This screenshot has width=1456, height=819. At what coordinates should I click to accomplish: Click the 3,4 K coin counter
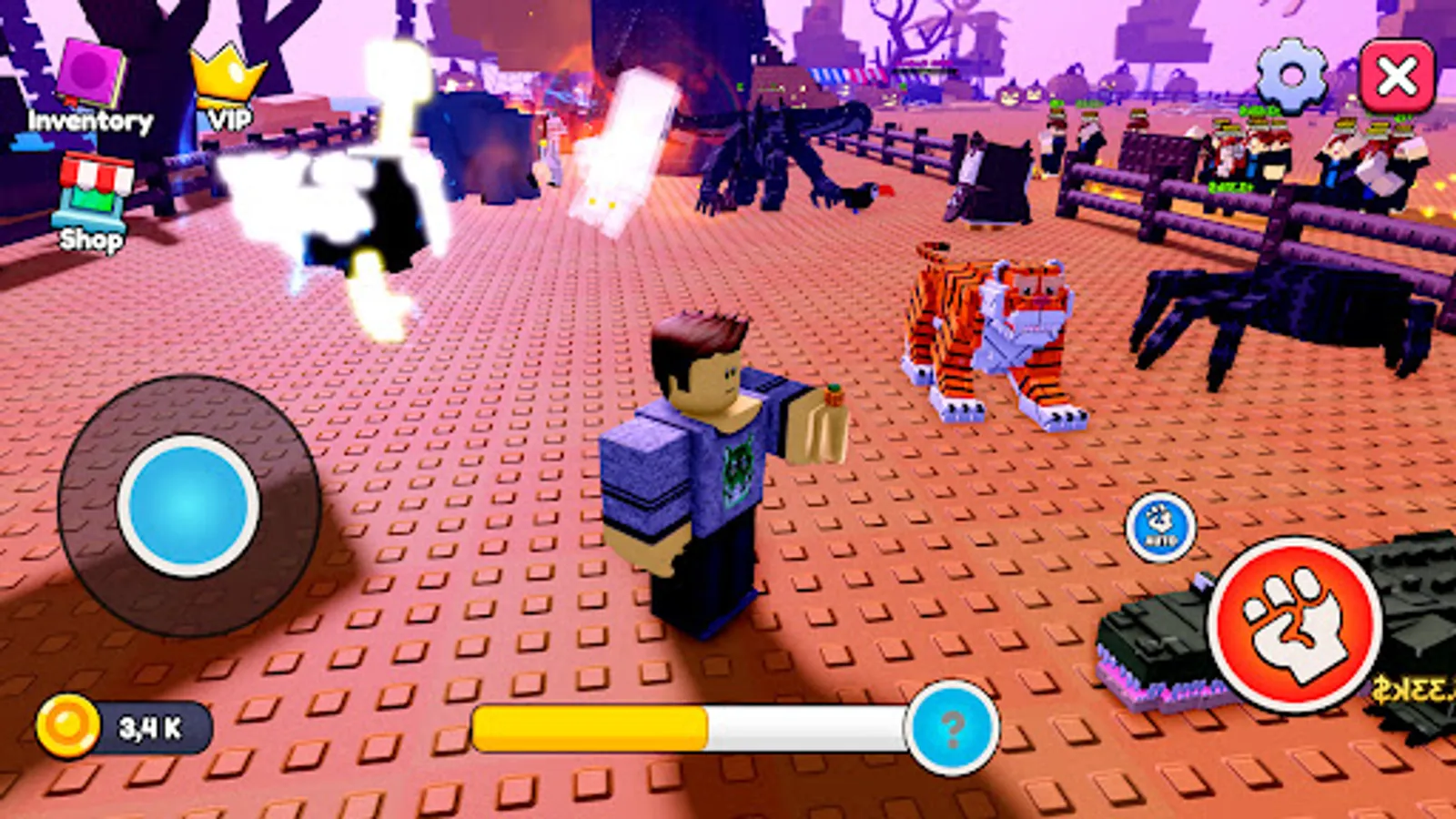150,724
